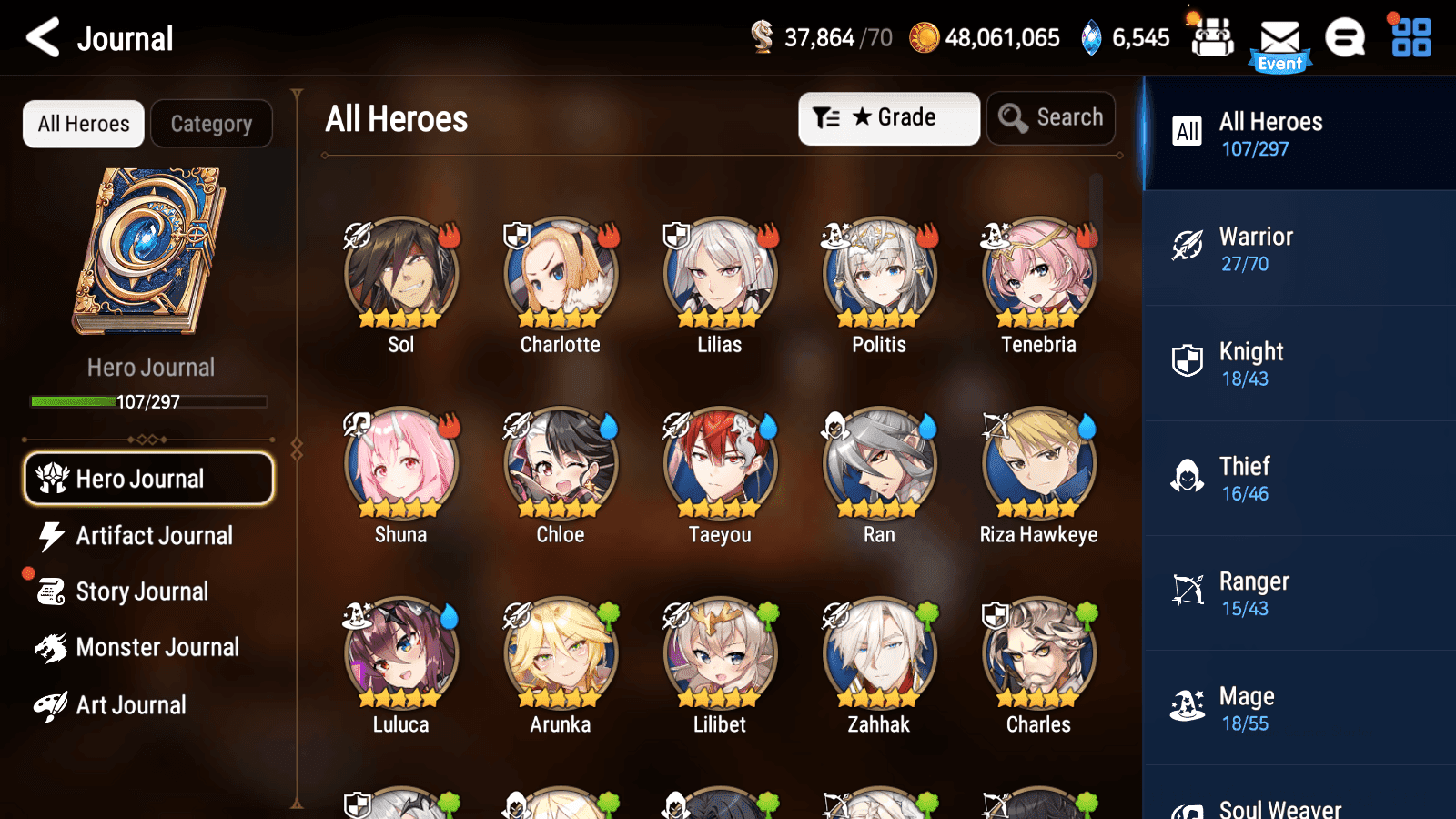The width and height of the screenshot is (1456, 819).
Task: Switch to the All Heroes tab
Action: tap(83, 124)
